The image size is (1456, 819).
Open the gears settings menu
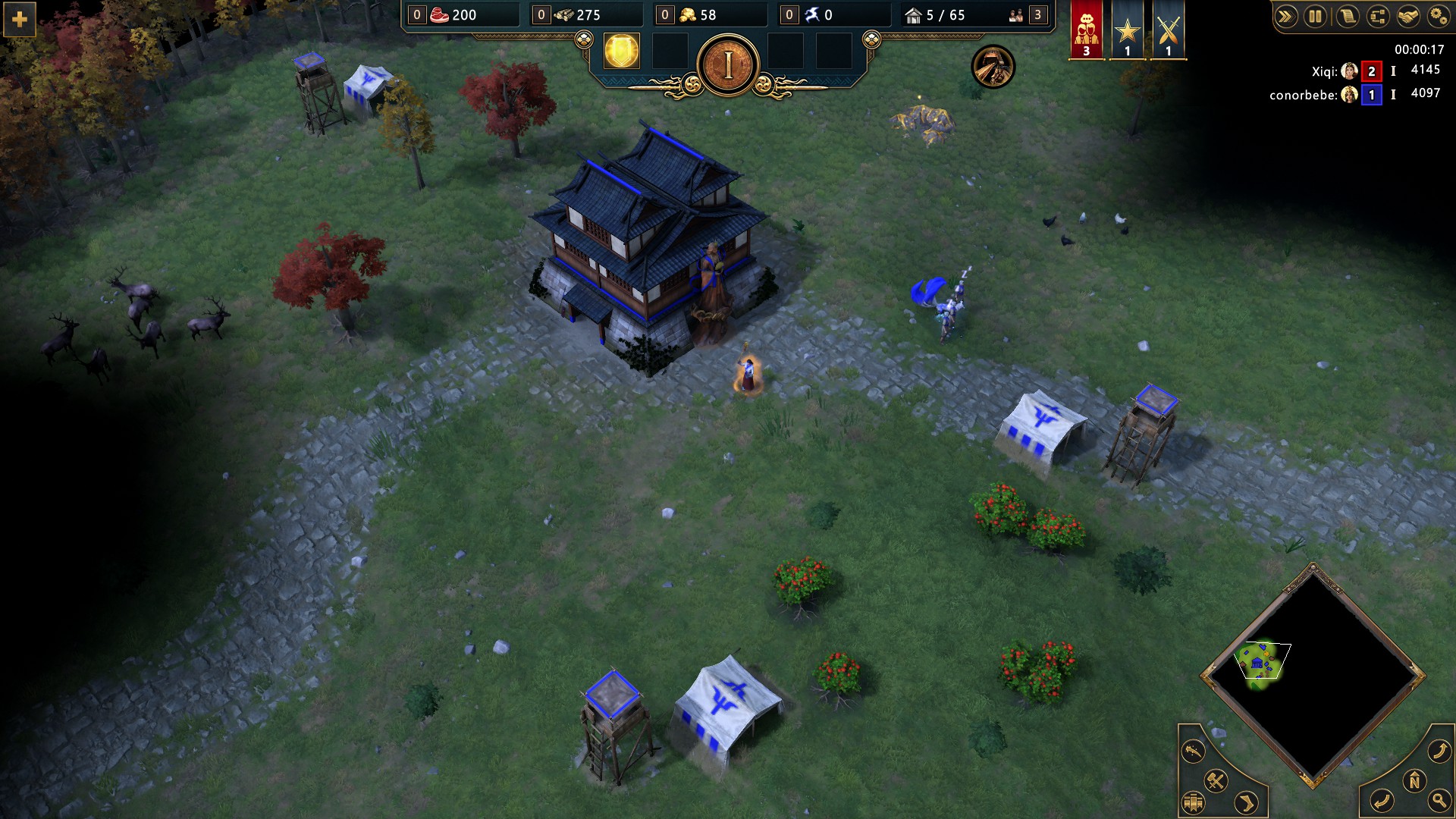click(x=1438, y=17)
